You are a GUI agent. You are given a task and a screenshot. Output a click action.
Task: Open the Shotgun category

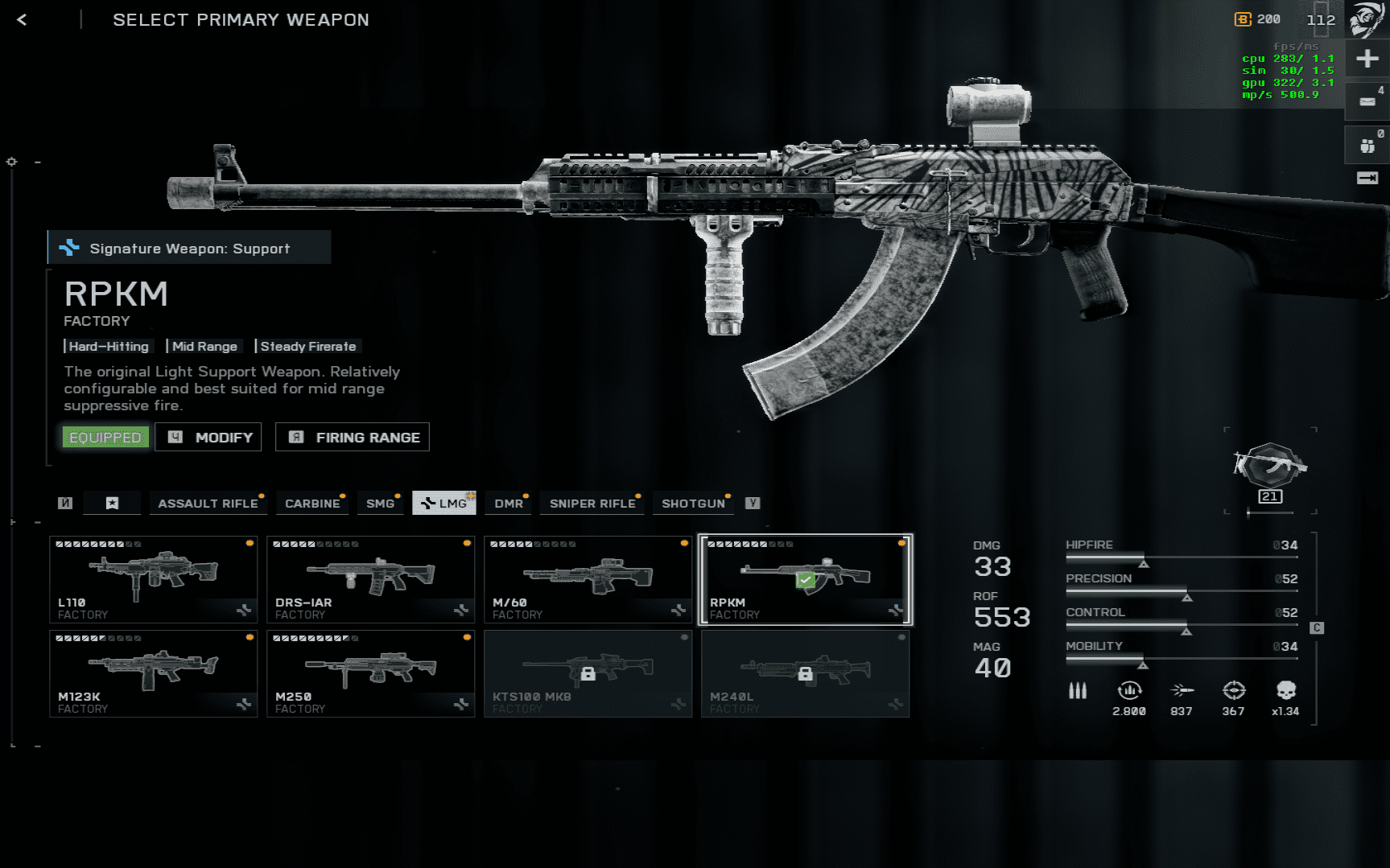(693, 504)
